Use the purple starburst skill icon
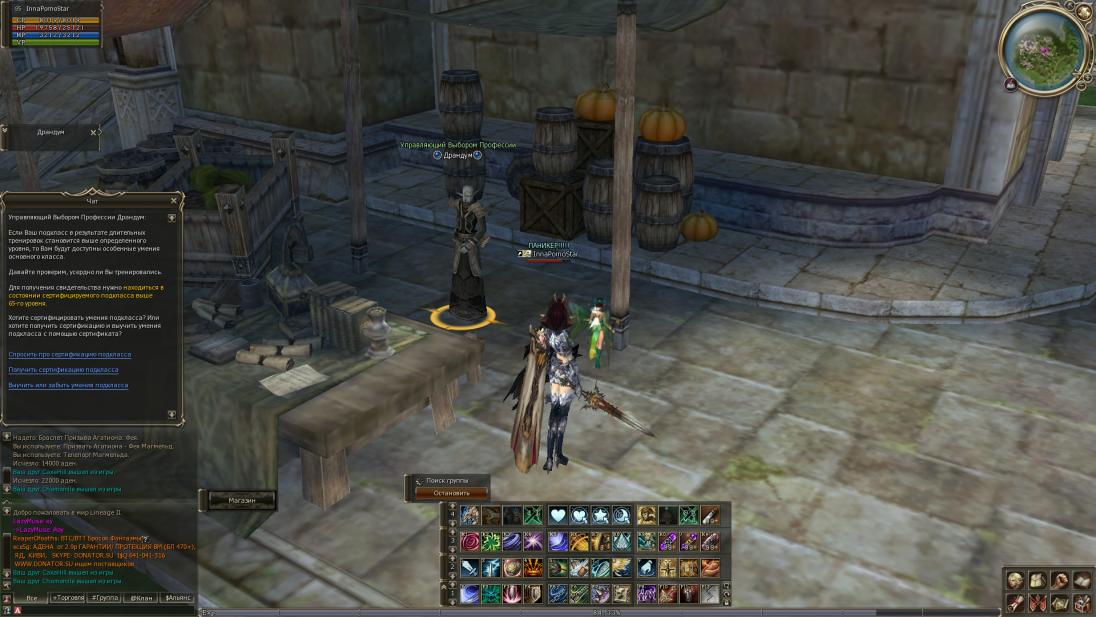This screenshot has height=617, width=1096. click(x=534, y=542)
